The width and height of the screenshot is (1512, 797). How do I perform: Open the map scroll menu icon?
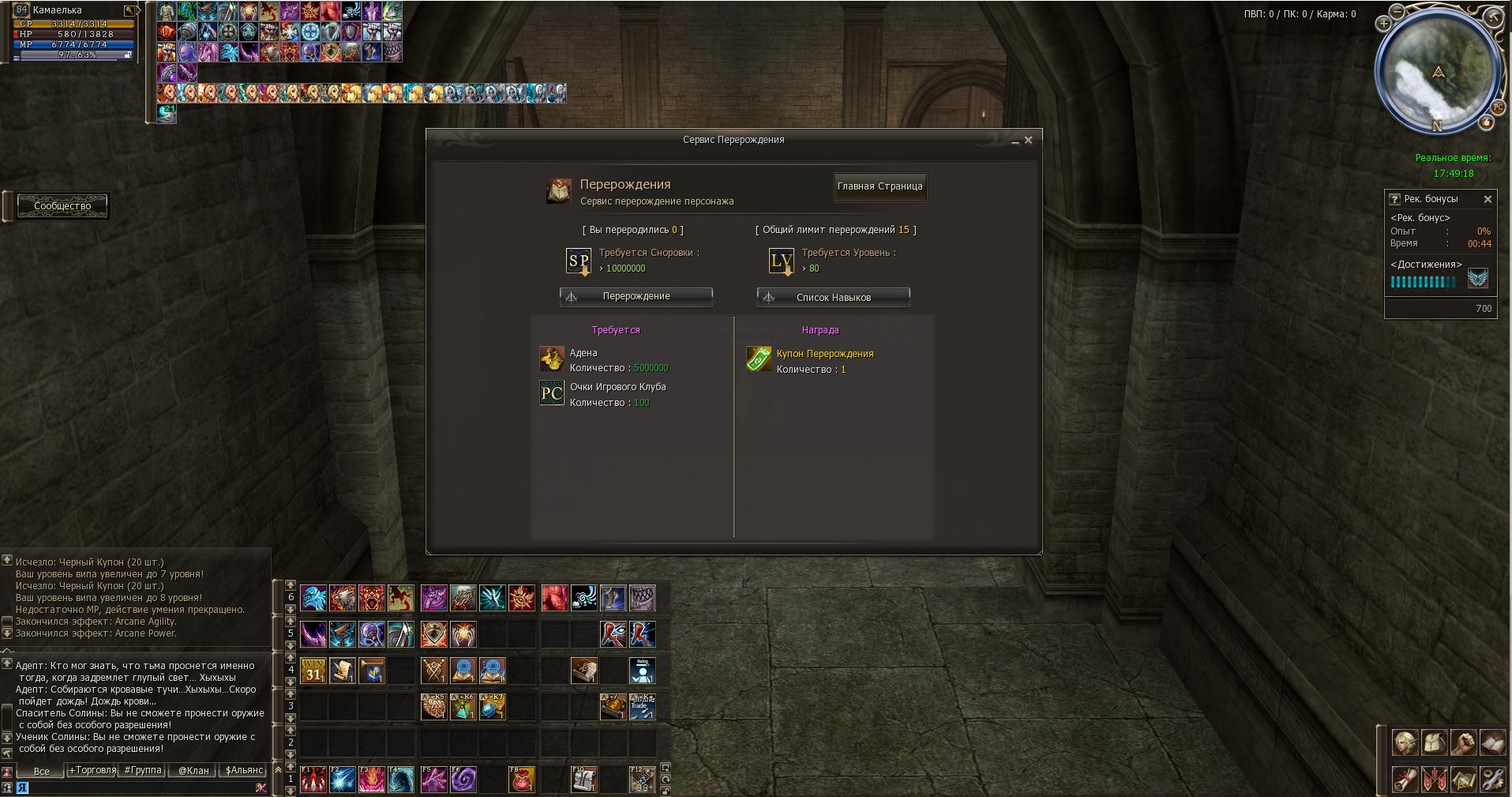click(x=1463, y=780)
